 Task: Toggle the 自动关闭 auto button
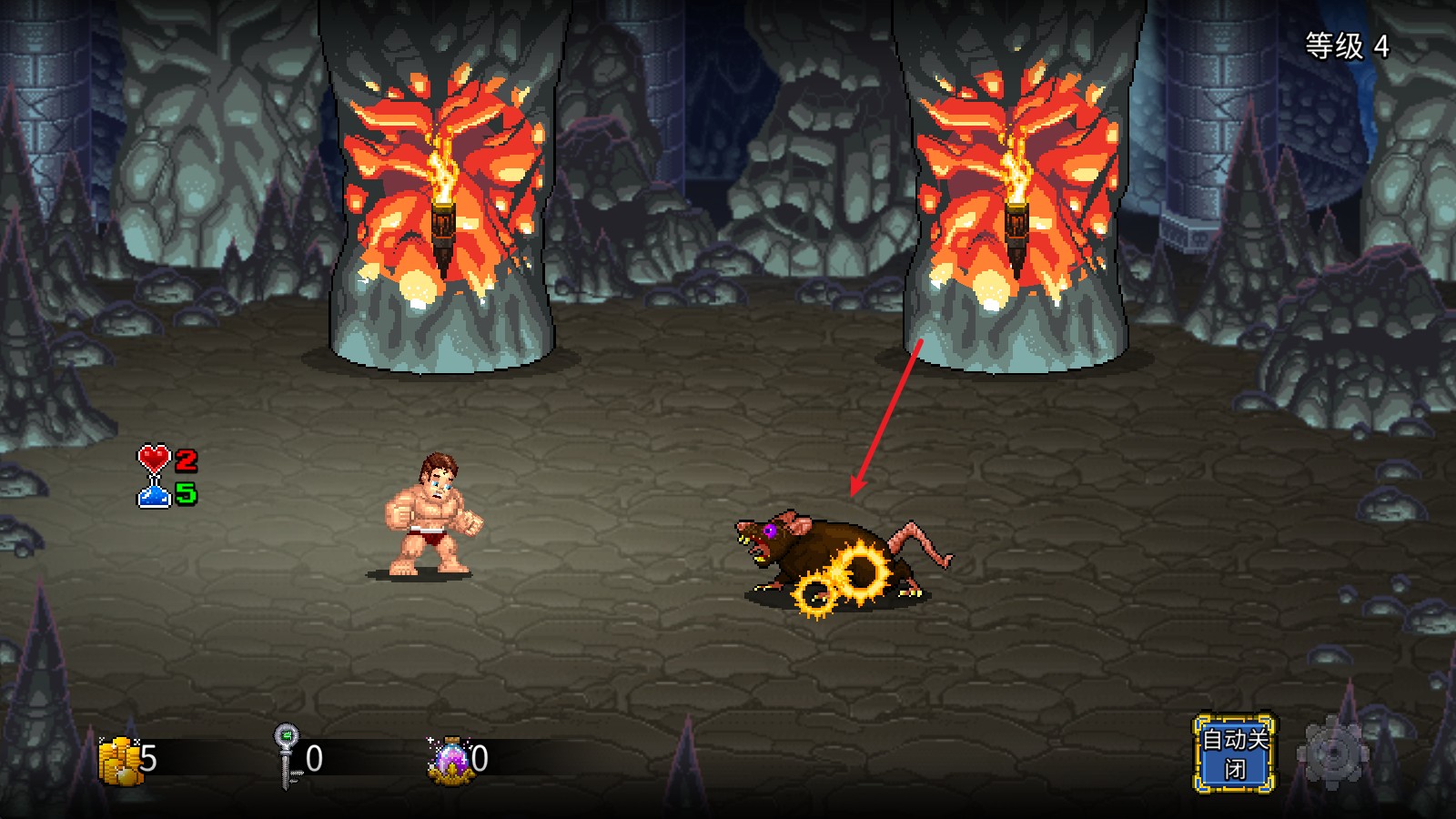click(1234, 753)
